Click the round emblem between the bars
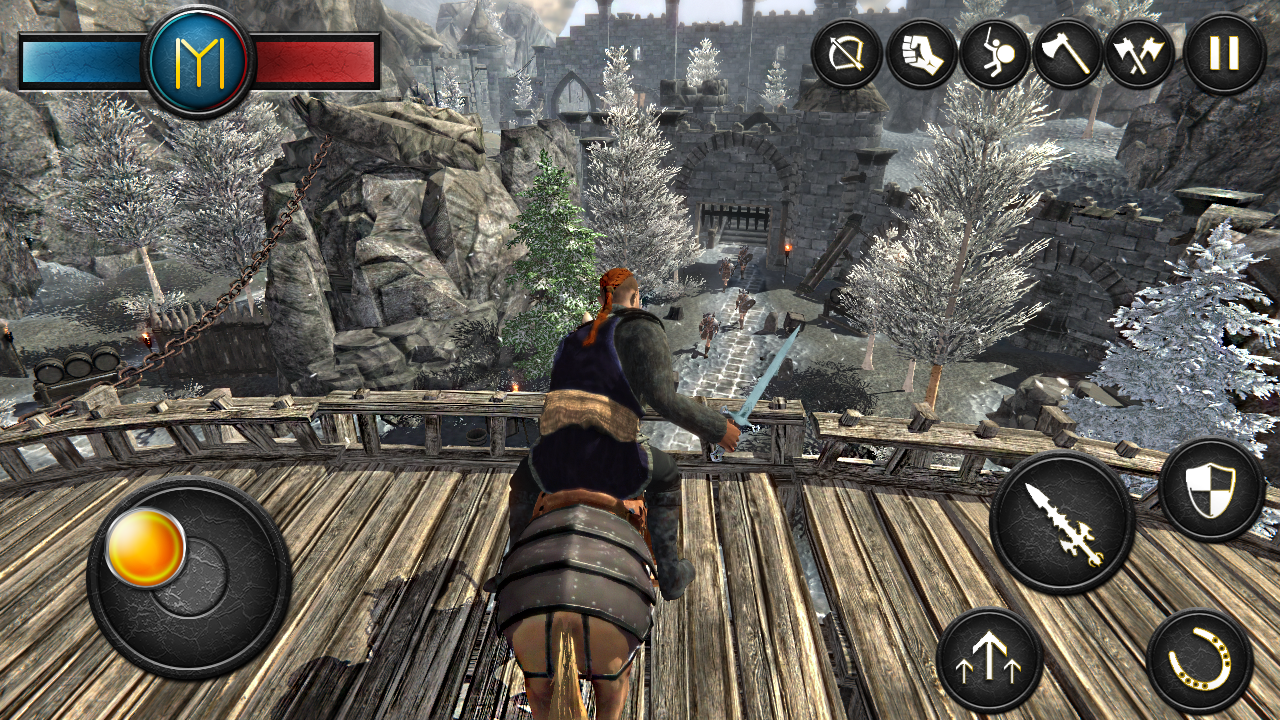 coord(199,62)
